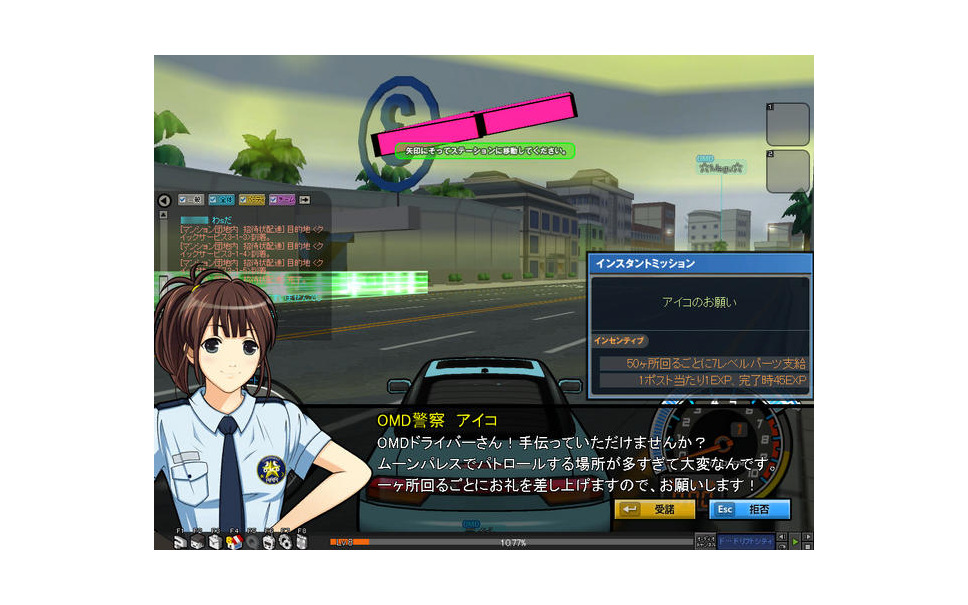968x605 pixels.
Task: Open the F8 shortcut icon in bottom bar
Action: [303, 541]
